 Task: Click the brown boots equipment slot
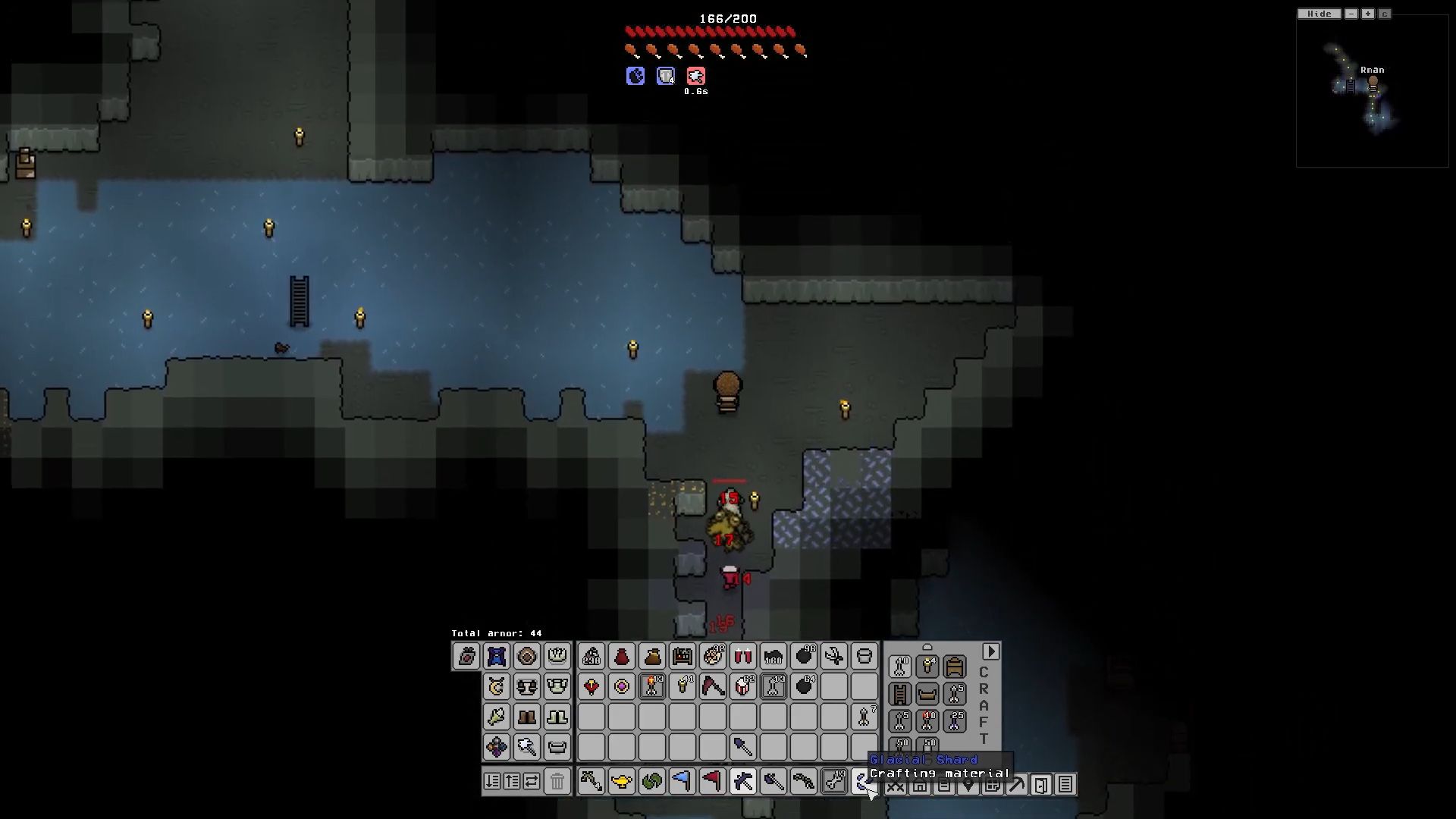[527, 717]
